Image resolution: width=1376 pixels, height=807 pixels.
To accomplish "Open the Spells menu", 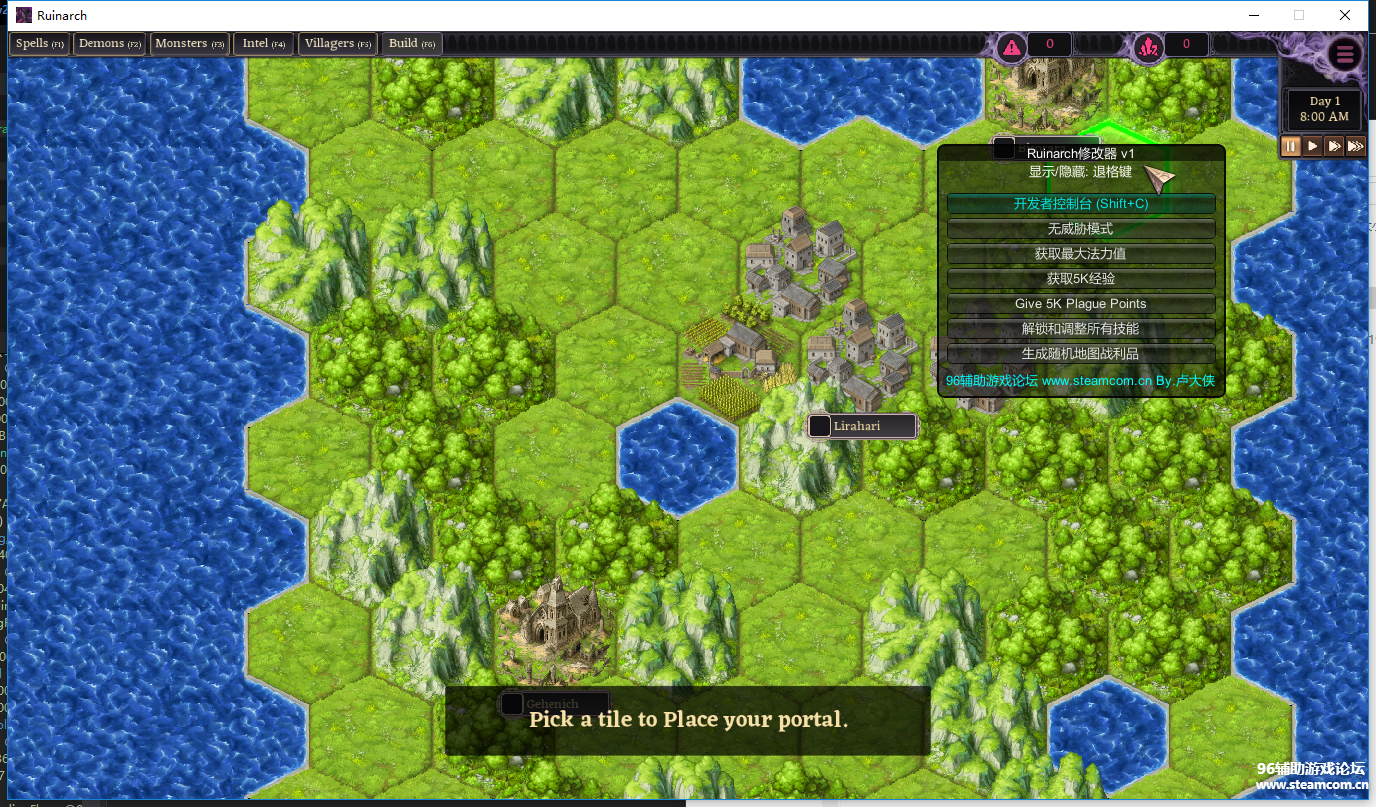I will 39,44.
